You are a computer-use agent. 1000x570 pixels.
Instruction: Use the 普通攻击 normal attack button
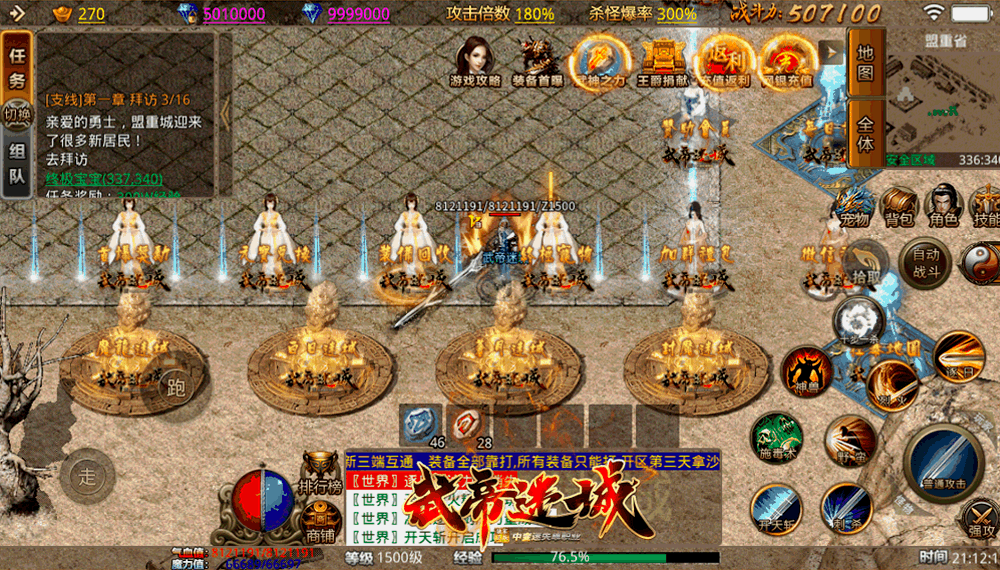coord(943,461)
